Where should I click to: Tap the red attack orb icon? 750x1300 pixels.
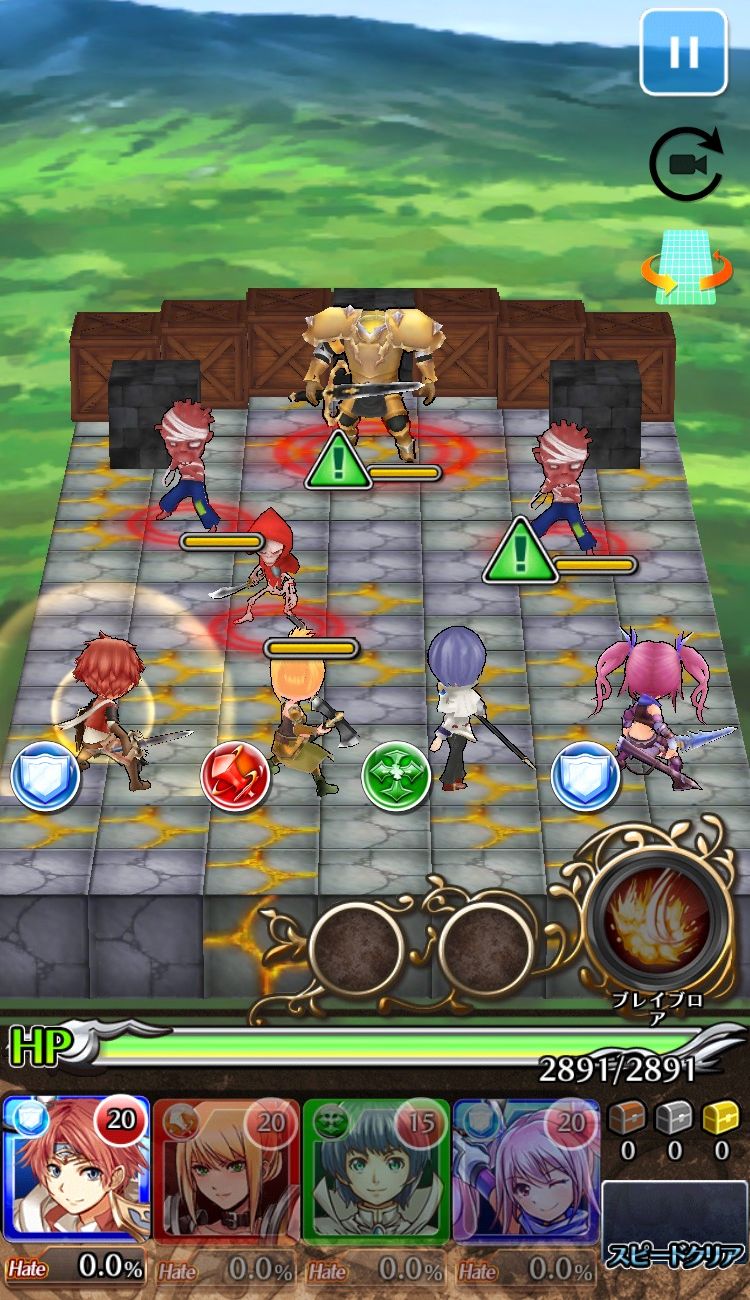(235, 777)
